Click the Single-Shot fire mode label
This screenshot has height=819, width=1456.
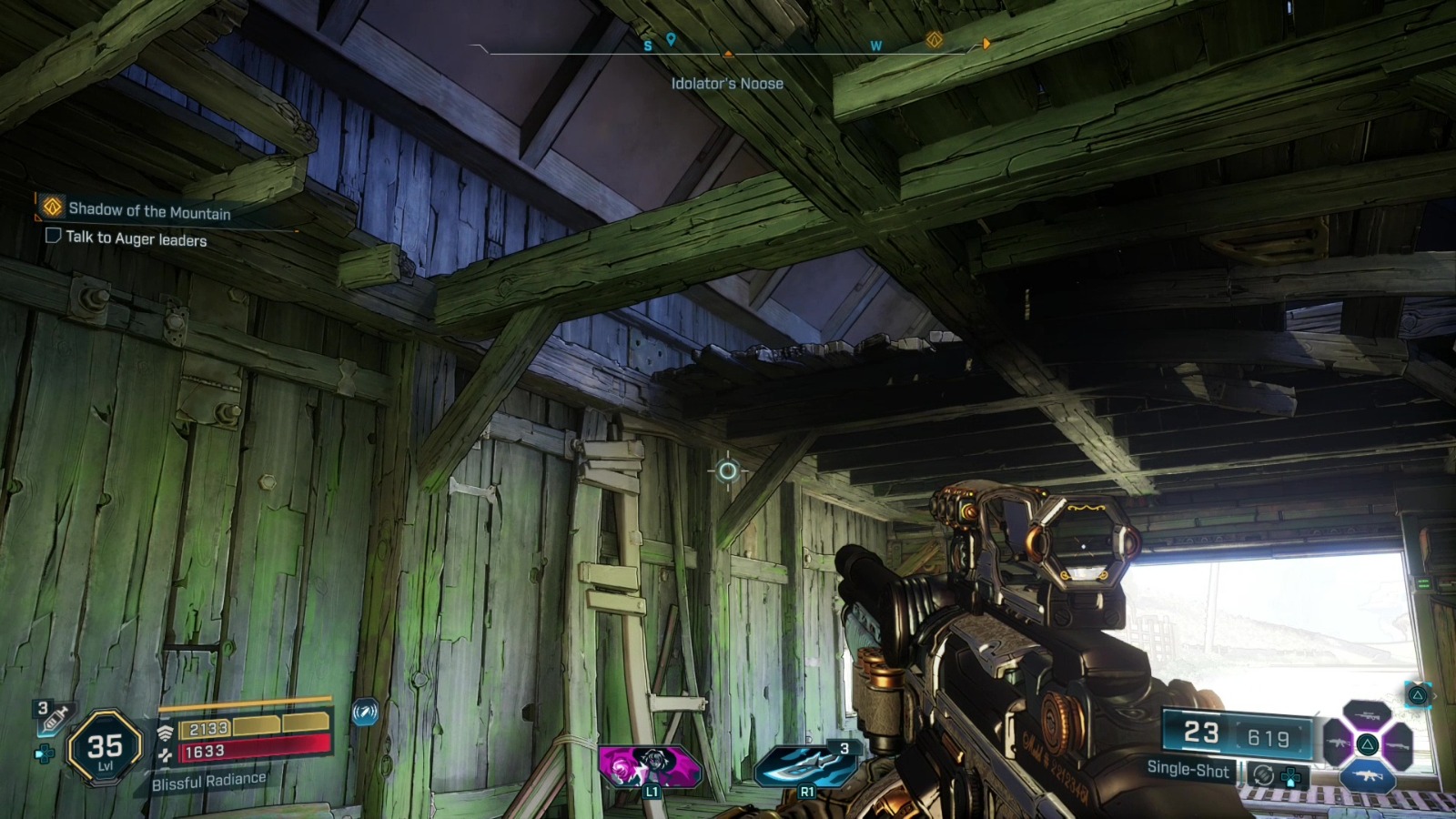pyautogui.click(x=1187, y=771)
